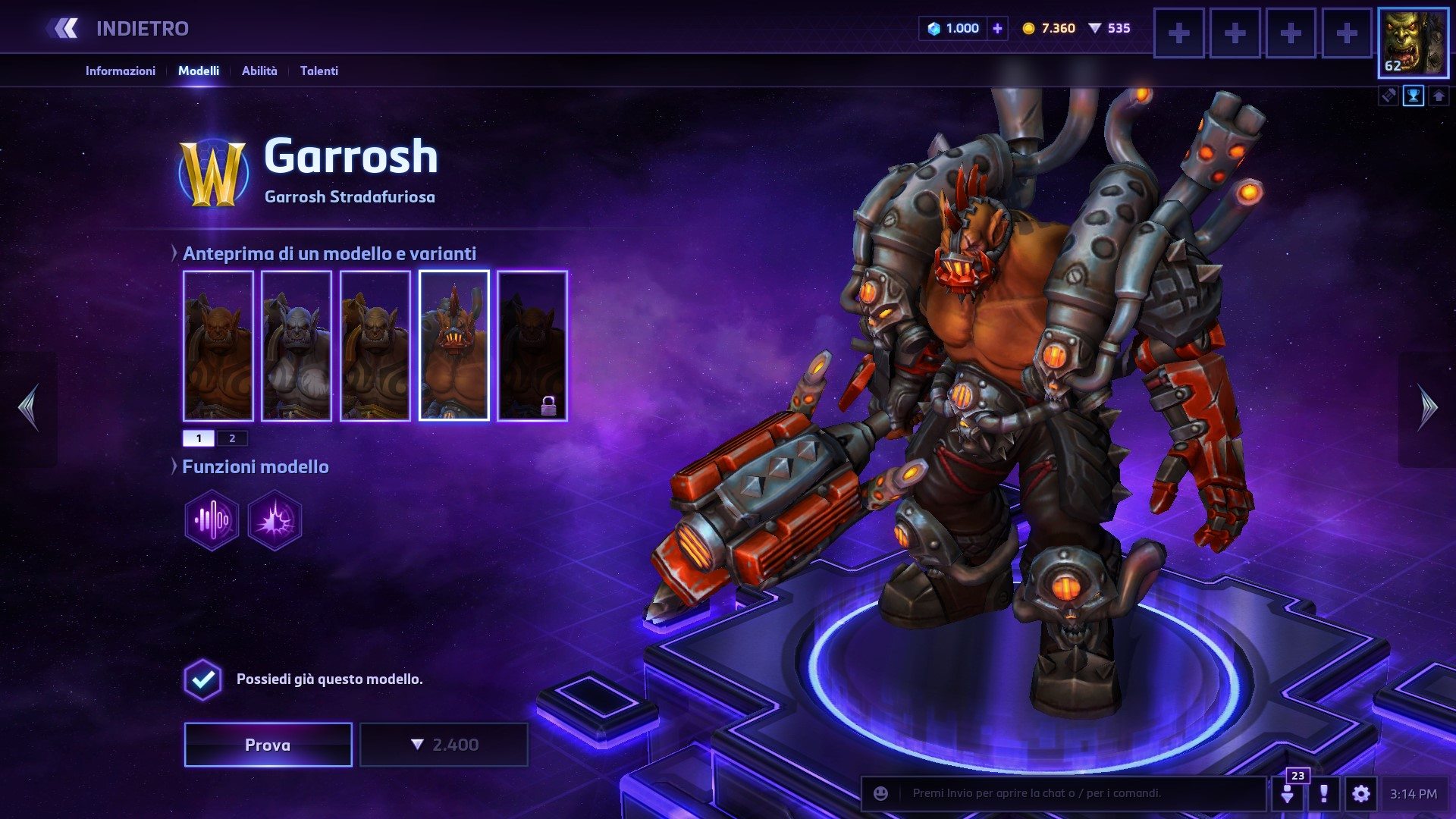Try the skin with Prova button

point(268,745)
